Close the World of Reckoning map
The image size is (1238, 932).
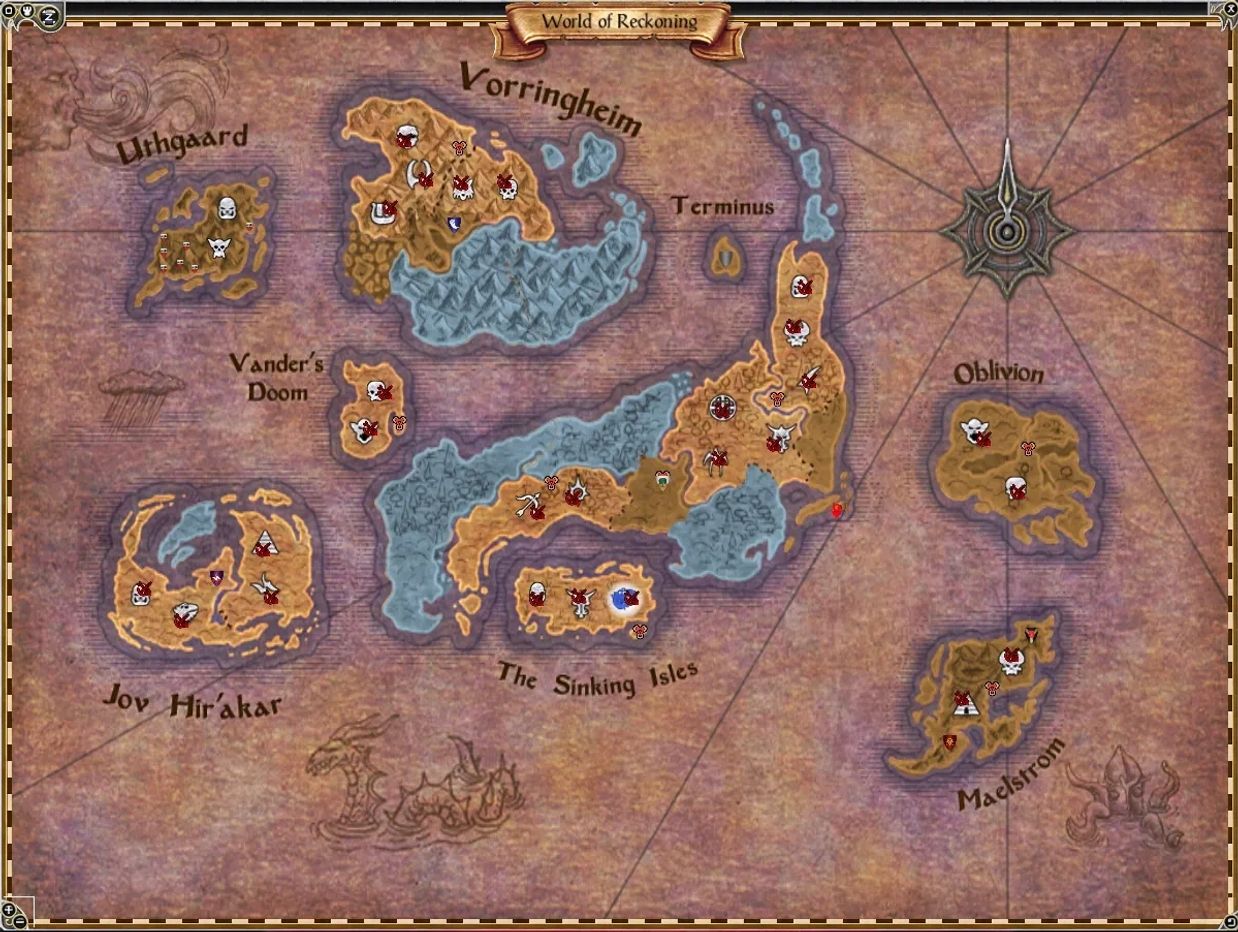click(1229, 8)
